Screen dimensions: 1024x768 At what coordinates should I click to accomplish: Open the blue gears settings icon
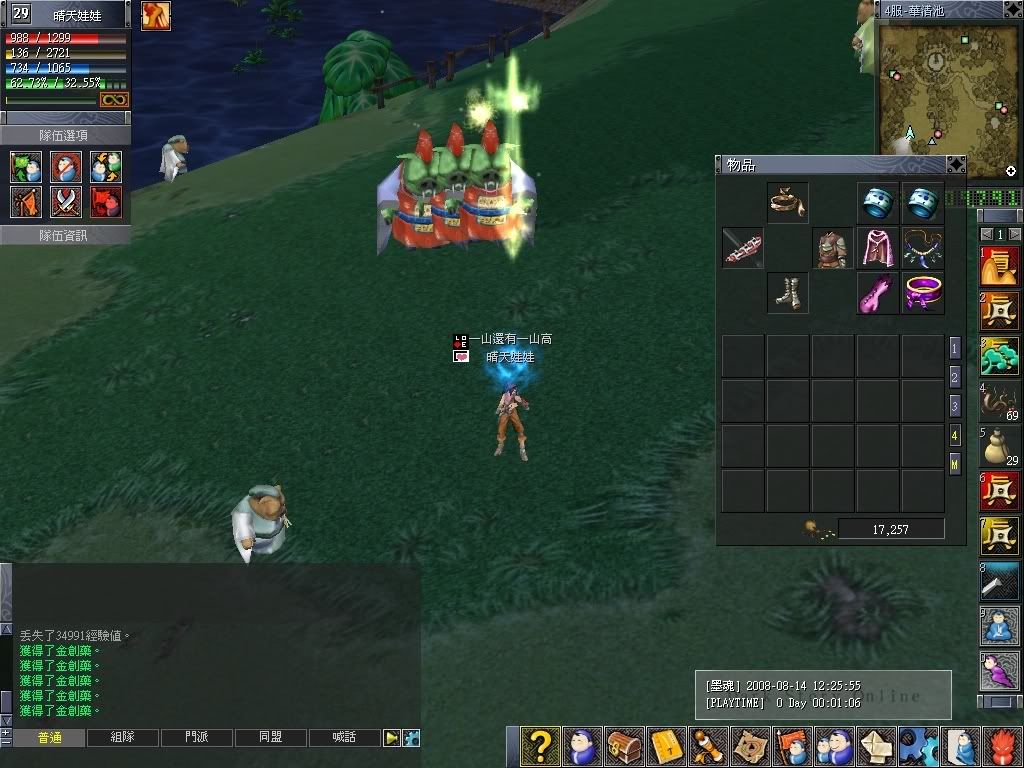pyautogui.click(x=918, y=746)
